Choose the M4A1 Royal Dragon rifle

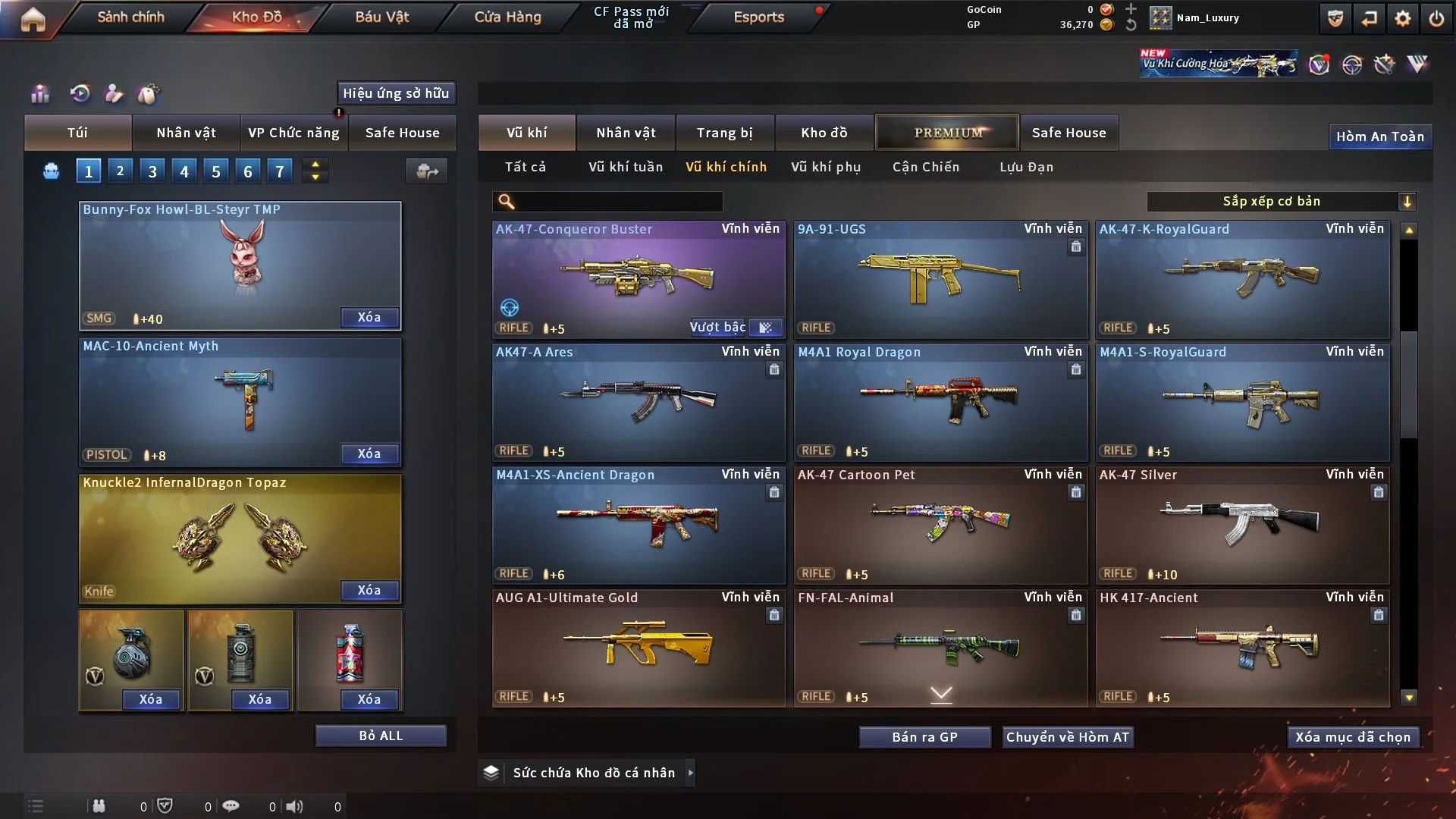tap(940, 402)
